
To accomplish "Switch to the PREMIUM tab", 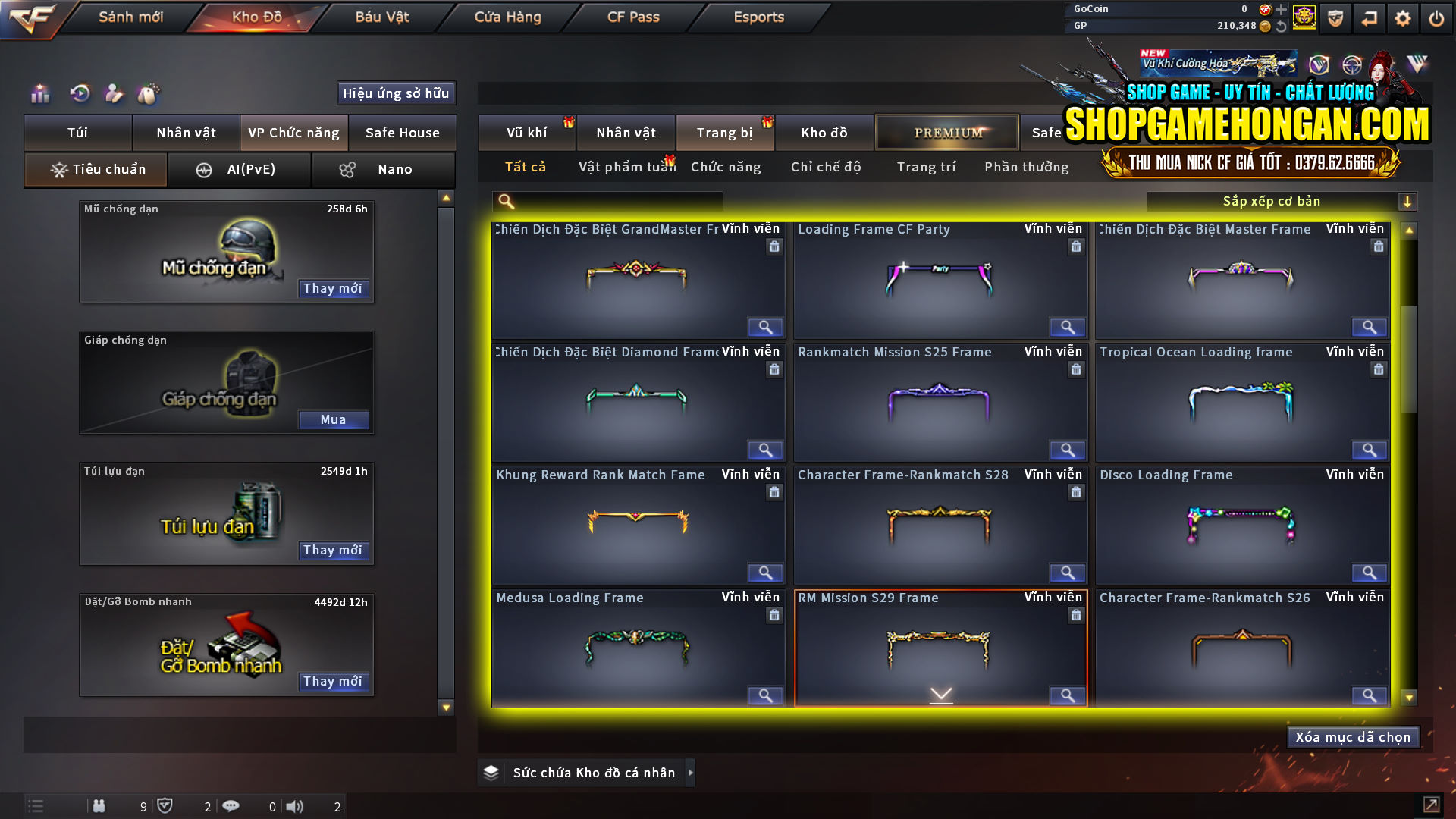I will click(946, 132).
